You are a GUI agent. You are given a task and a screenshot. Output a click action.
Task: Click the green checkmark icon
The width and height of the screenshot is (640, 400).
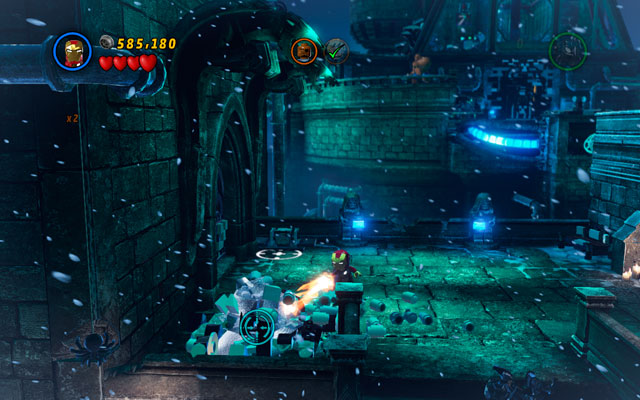click(x=336, y=50)
